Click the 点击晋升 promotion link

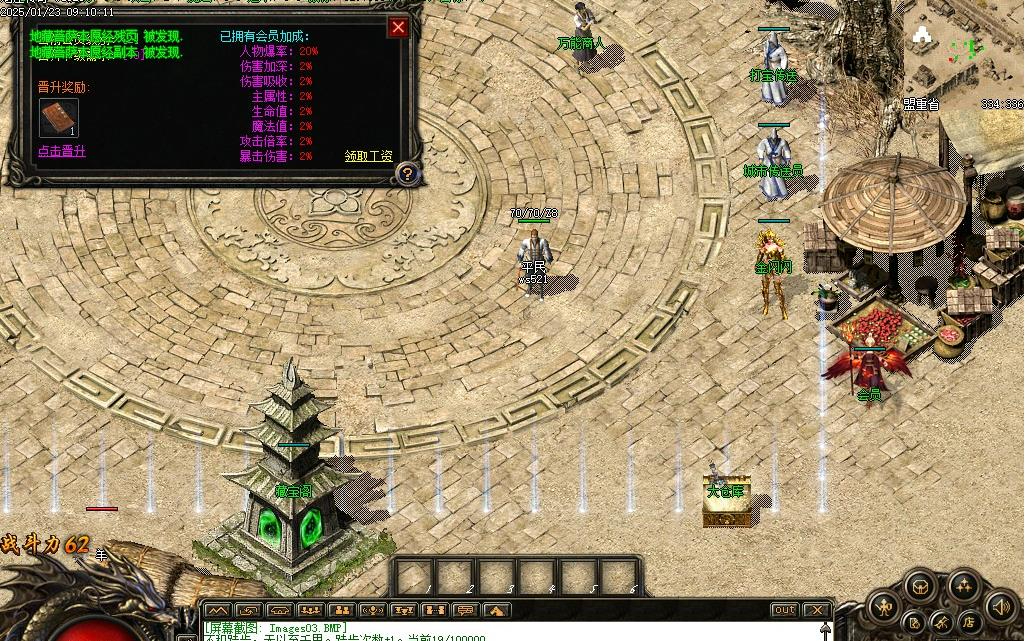(x=62, y=152)
